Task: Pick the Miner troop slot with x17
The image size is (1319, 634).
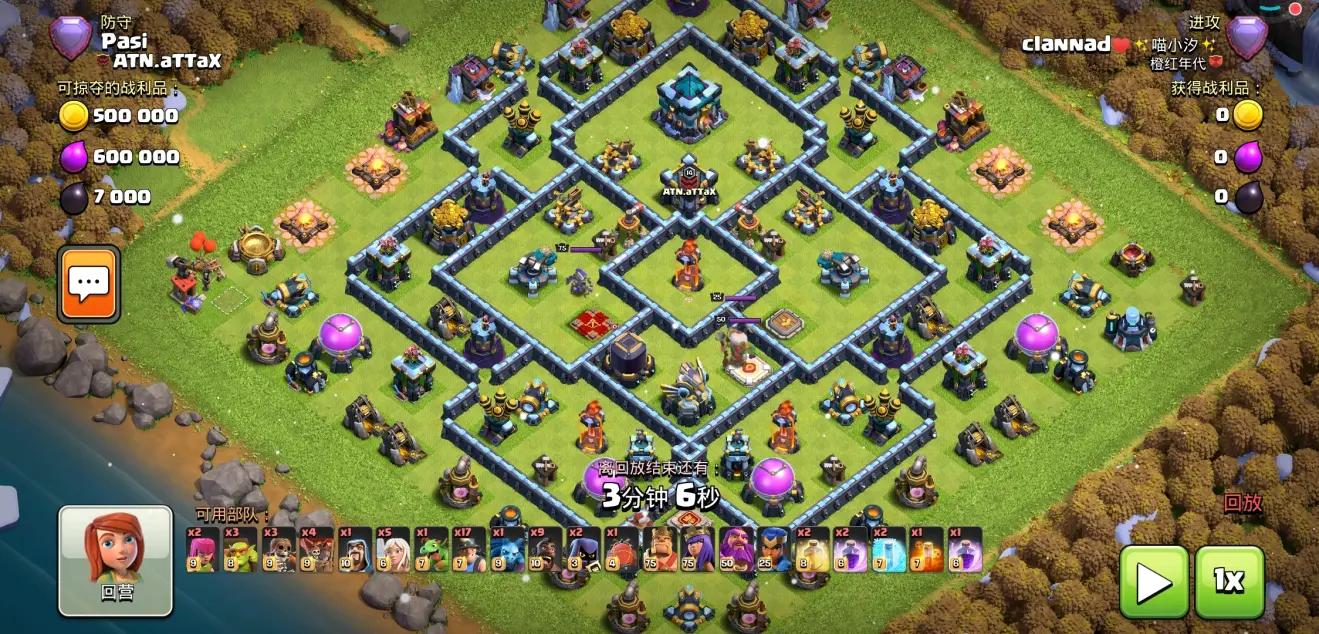Action: coord(467,550)
